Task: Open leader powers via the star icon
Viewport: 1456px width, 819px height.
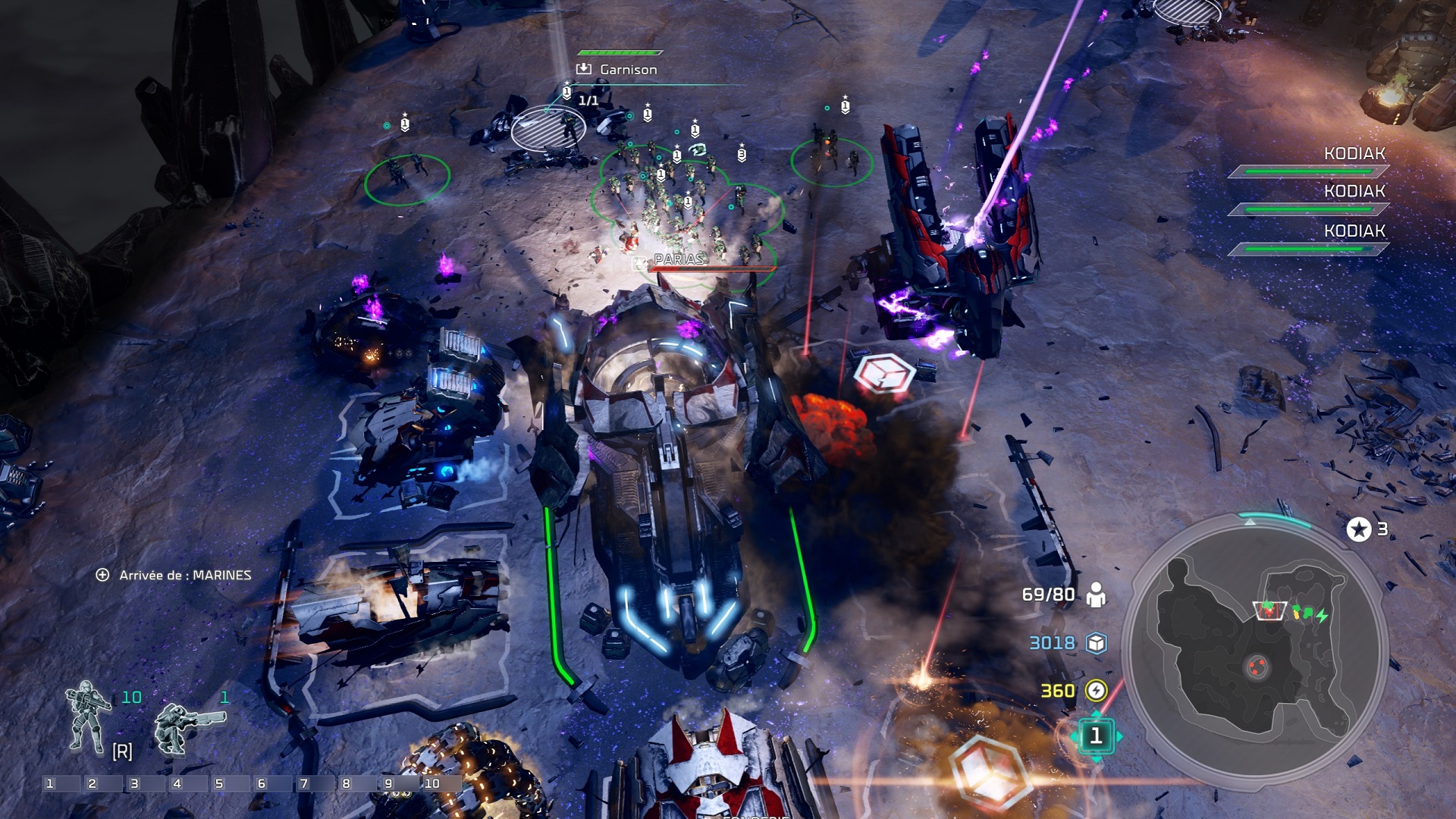Action: [x=1358, y=529]
